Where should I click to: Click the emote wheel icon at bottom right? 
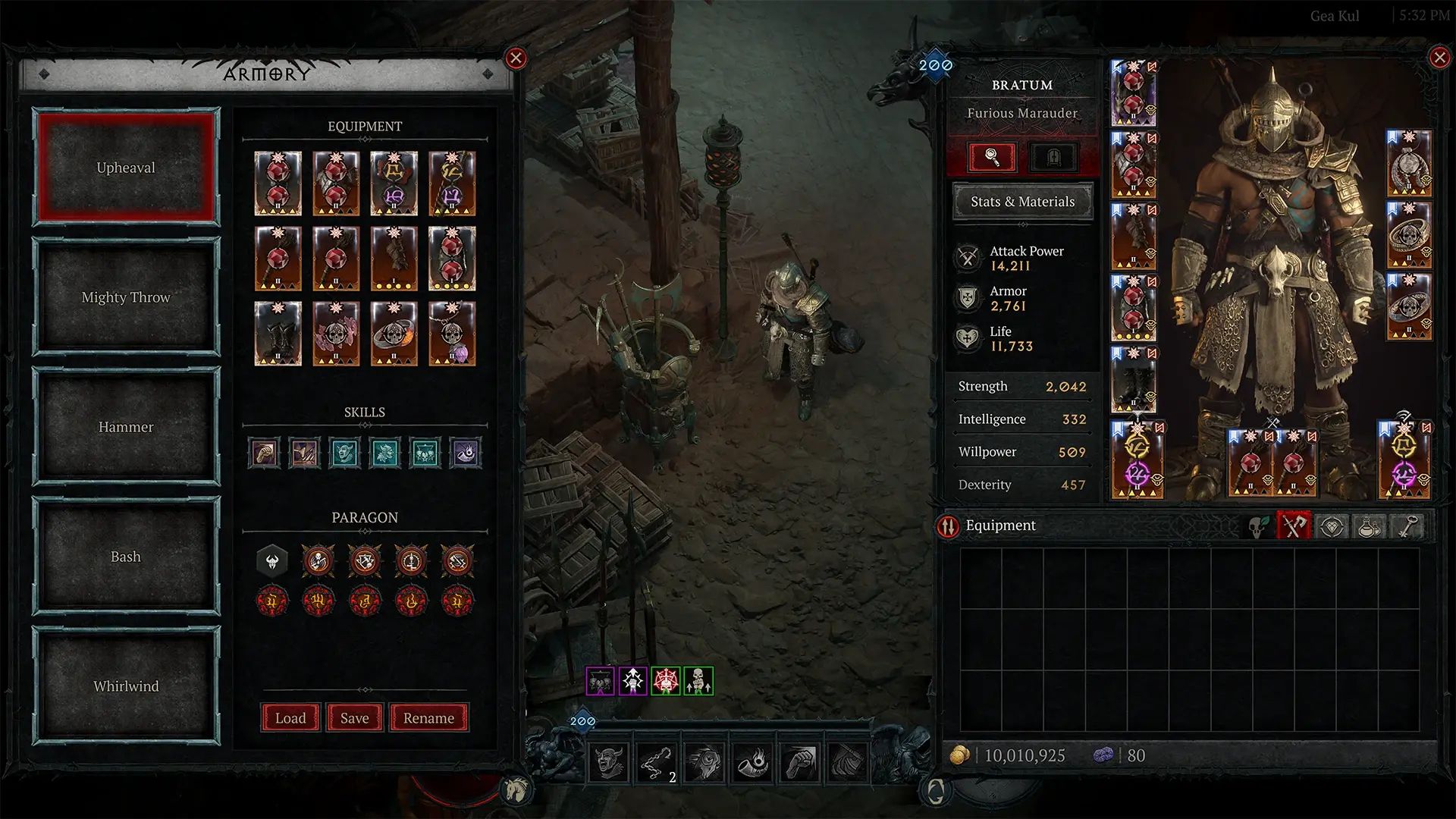pyautogui.click(x=938, y=790)
